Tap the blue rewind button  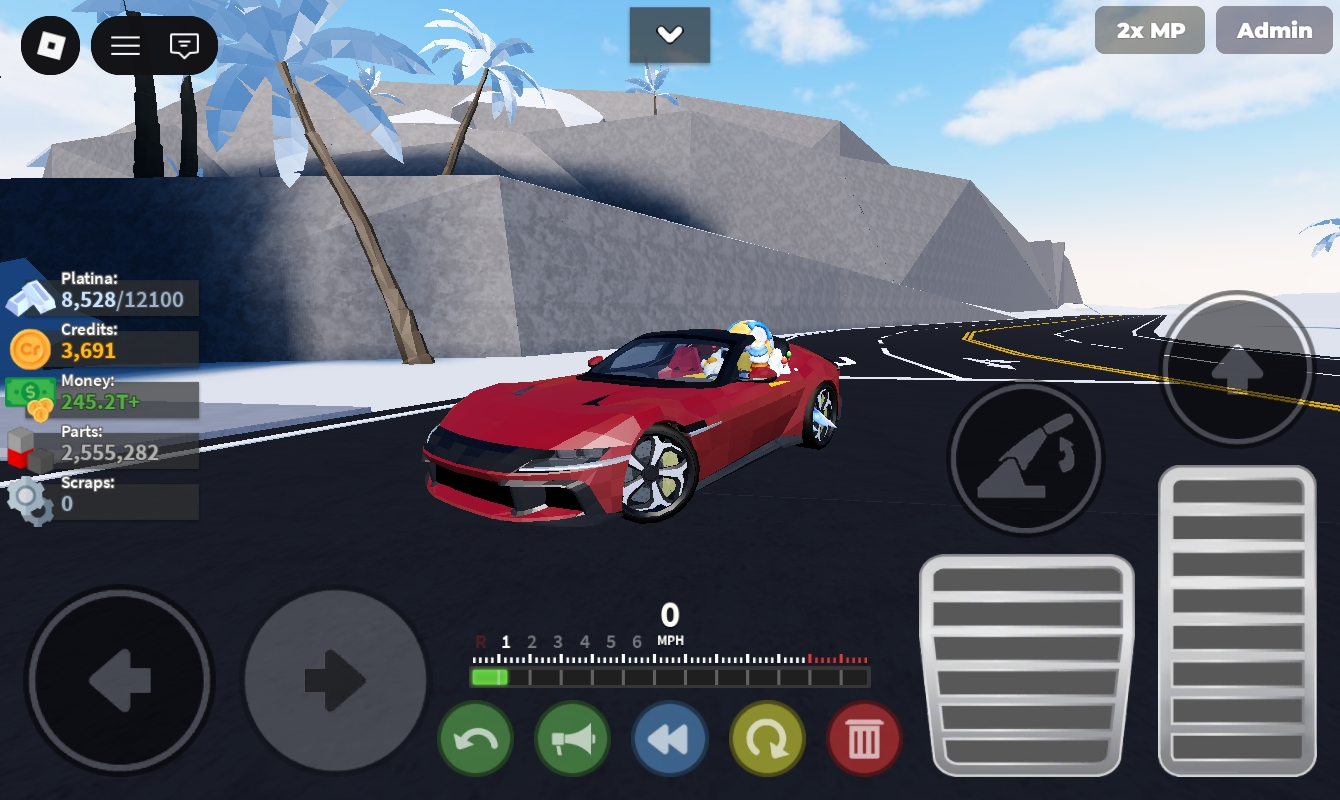pos(669,740)
